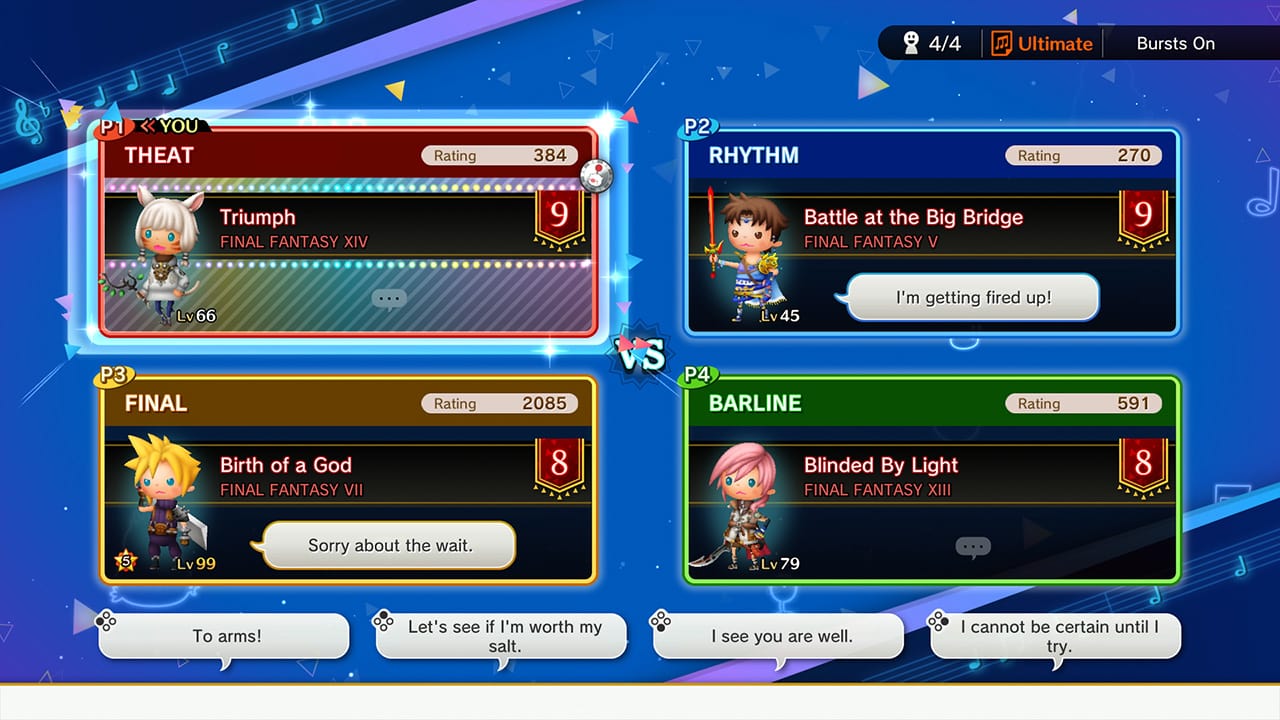The height and width of the screenshot is (720, 1280).
Task: Click the round moogle coin icon on P1's card
Action: (597, 174)
